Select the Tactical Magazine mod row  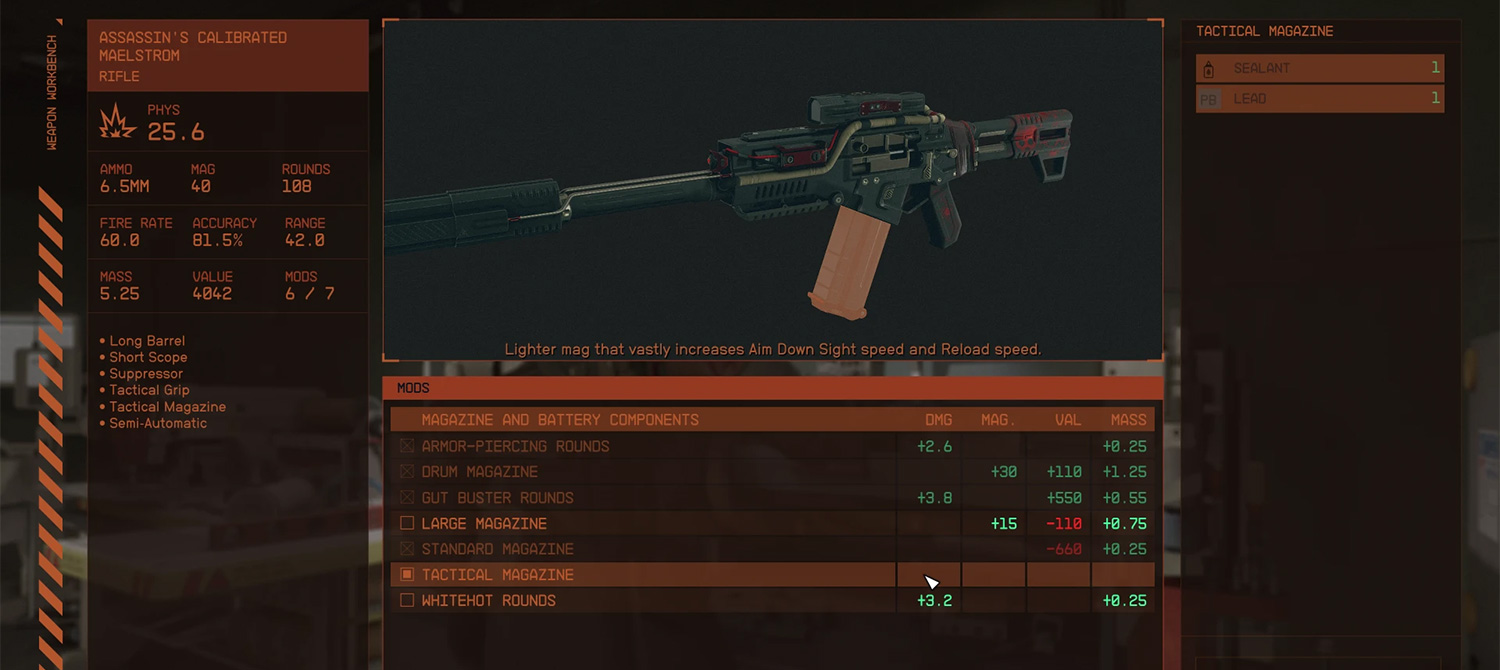pyautogui.click(x=497, y=575)
